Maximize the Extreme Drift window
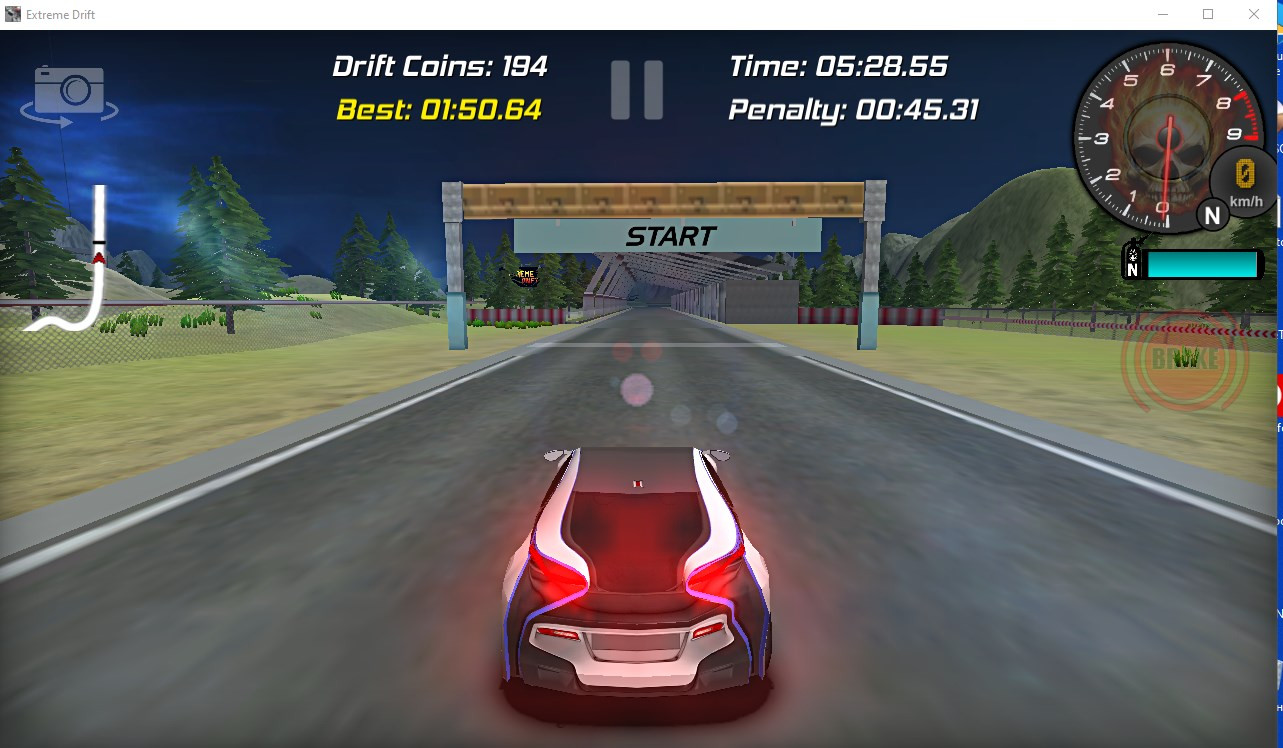Screen dimensions: 1283x748 1208,14
